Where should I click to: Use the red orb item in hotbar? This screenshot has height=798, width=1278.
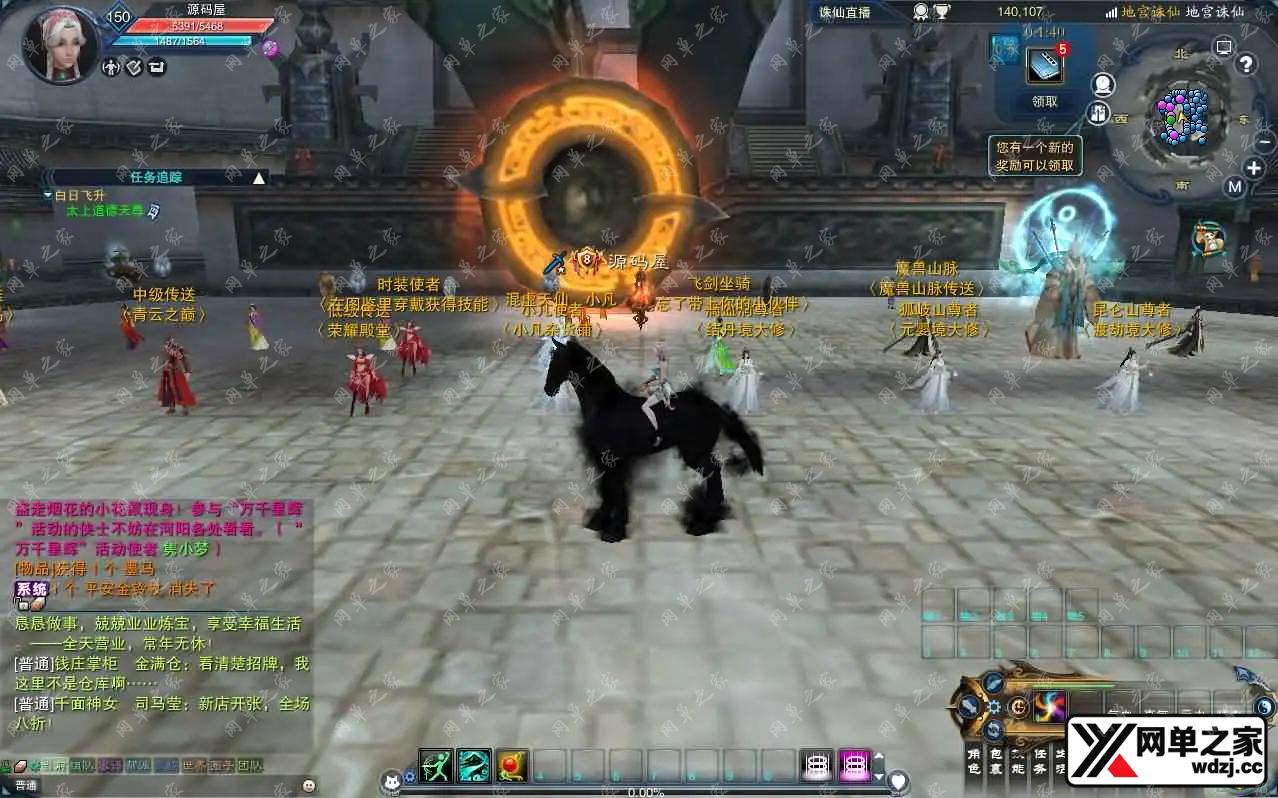[x=511, y=765]
